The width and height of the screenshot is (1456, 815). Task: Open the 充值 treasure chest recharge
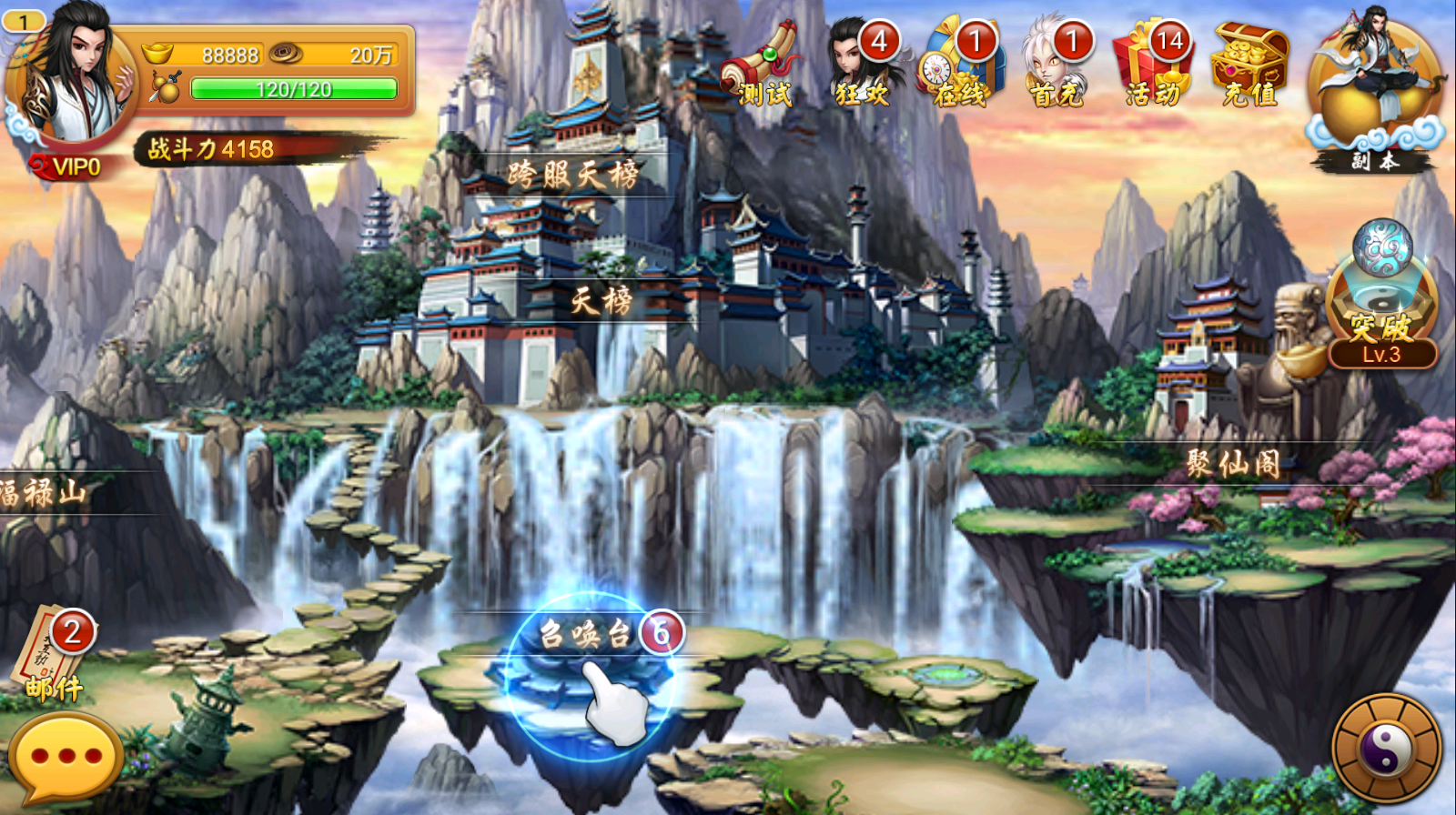coord(1249,65)
